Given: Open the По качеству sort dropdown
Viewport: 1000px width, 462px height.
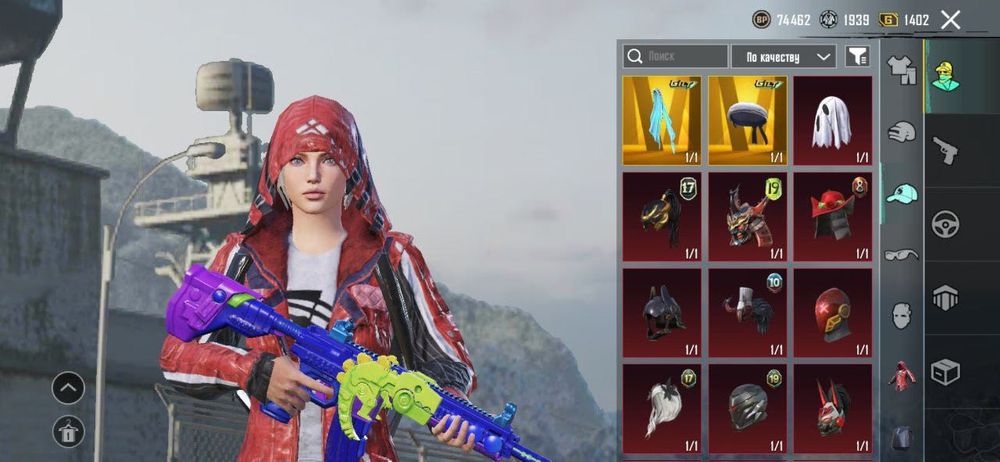Looking at the screenshot, I should click(x=784, y=57).
